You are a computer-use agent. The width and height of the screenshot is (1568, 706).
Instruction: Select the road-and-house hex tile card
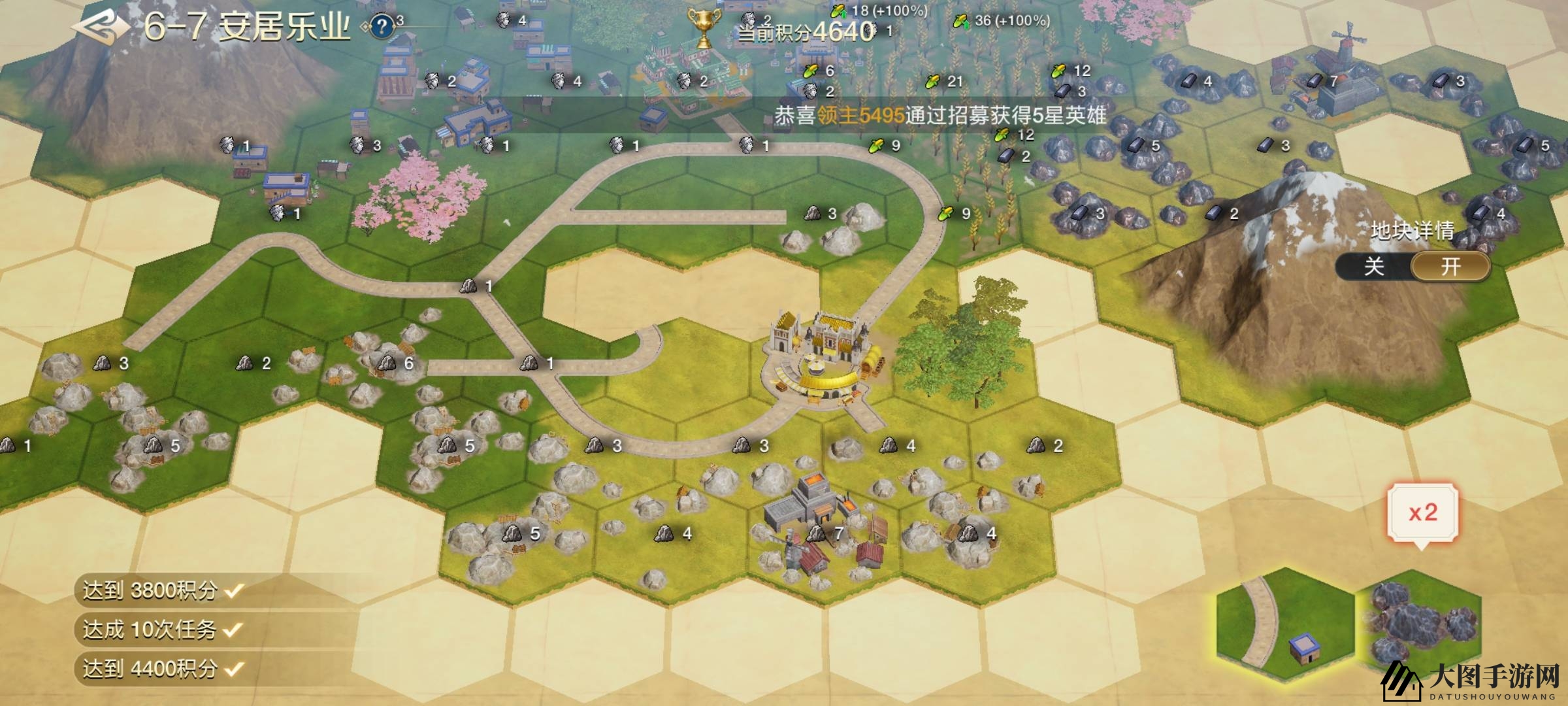click(x=1284, y=631)
